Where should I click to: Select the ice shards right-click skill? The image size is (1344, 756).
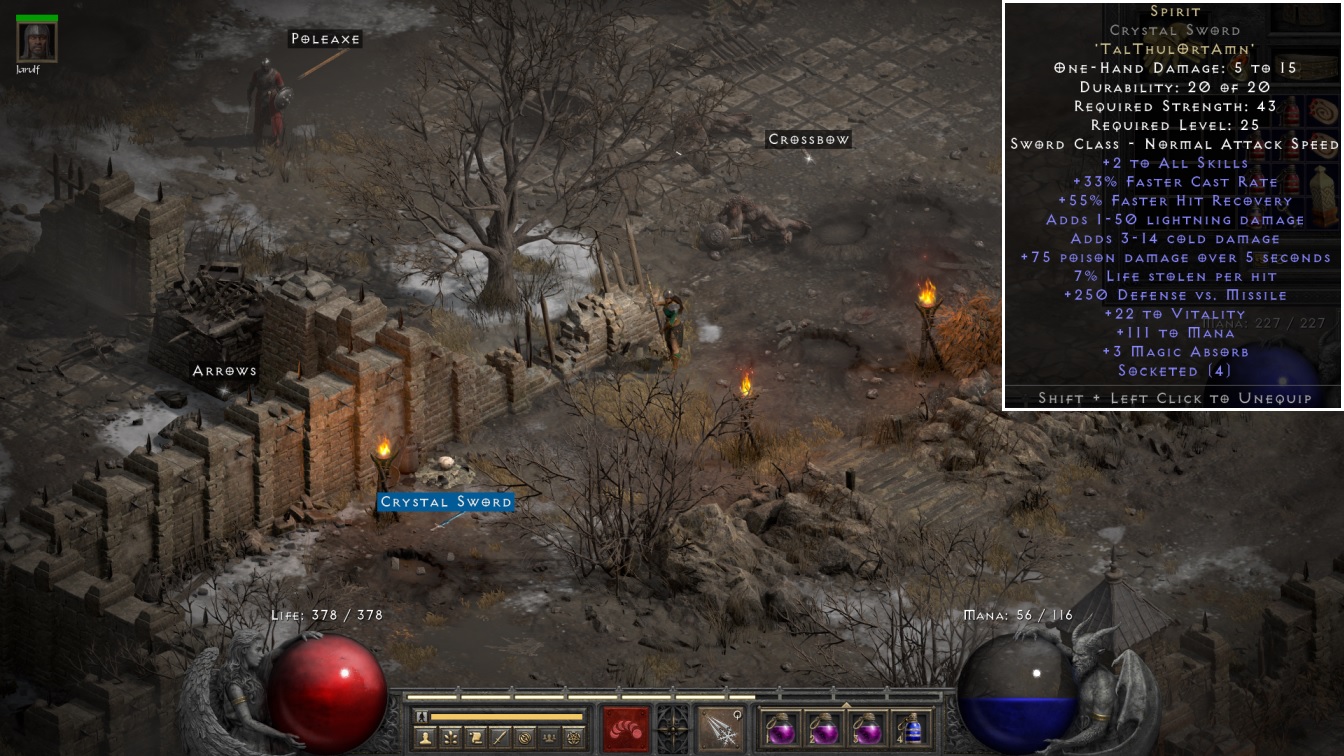[720, 729]
